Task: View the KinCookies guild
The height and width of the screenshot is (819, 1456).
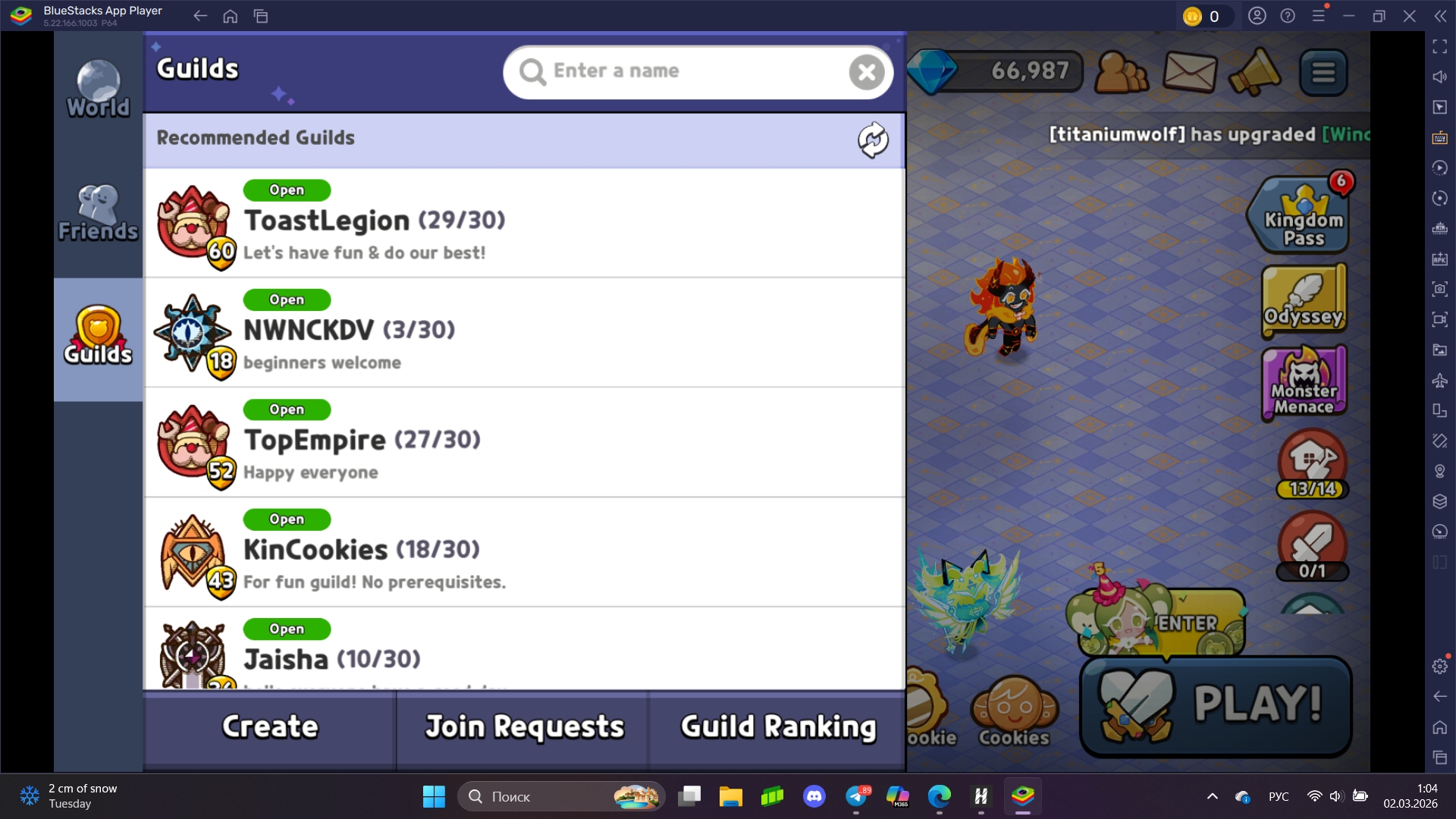Action: click(523, 552)
